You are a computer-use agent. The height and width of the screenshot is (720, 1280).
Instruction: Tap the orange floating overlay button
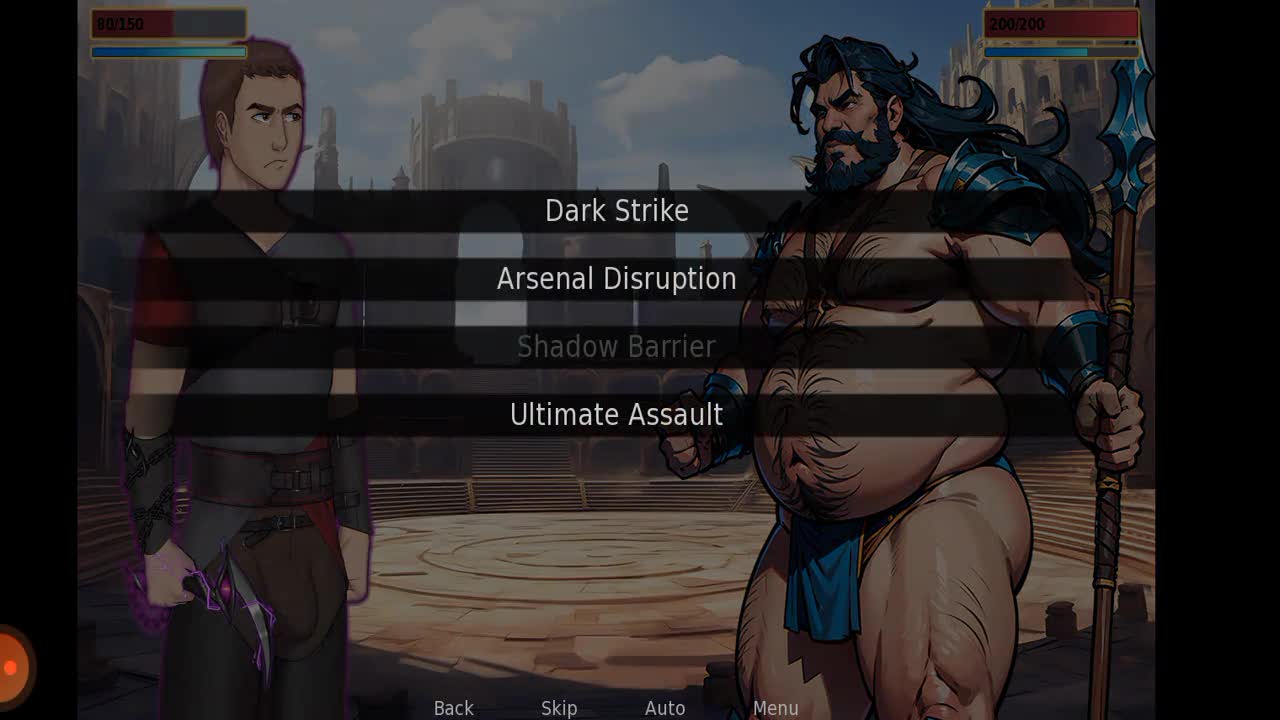pyautogui.click(x=12, y=667)
